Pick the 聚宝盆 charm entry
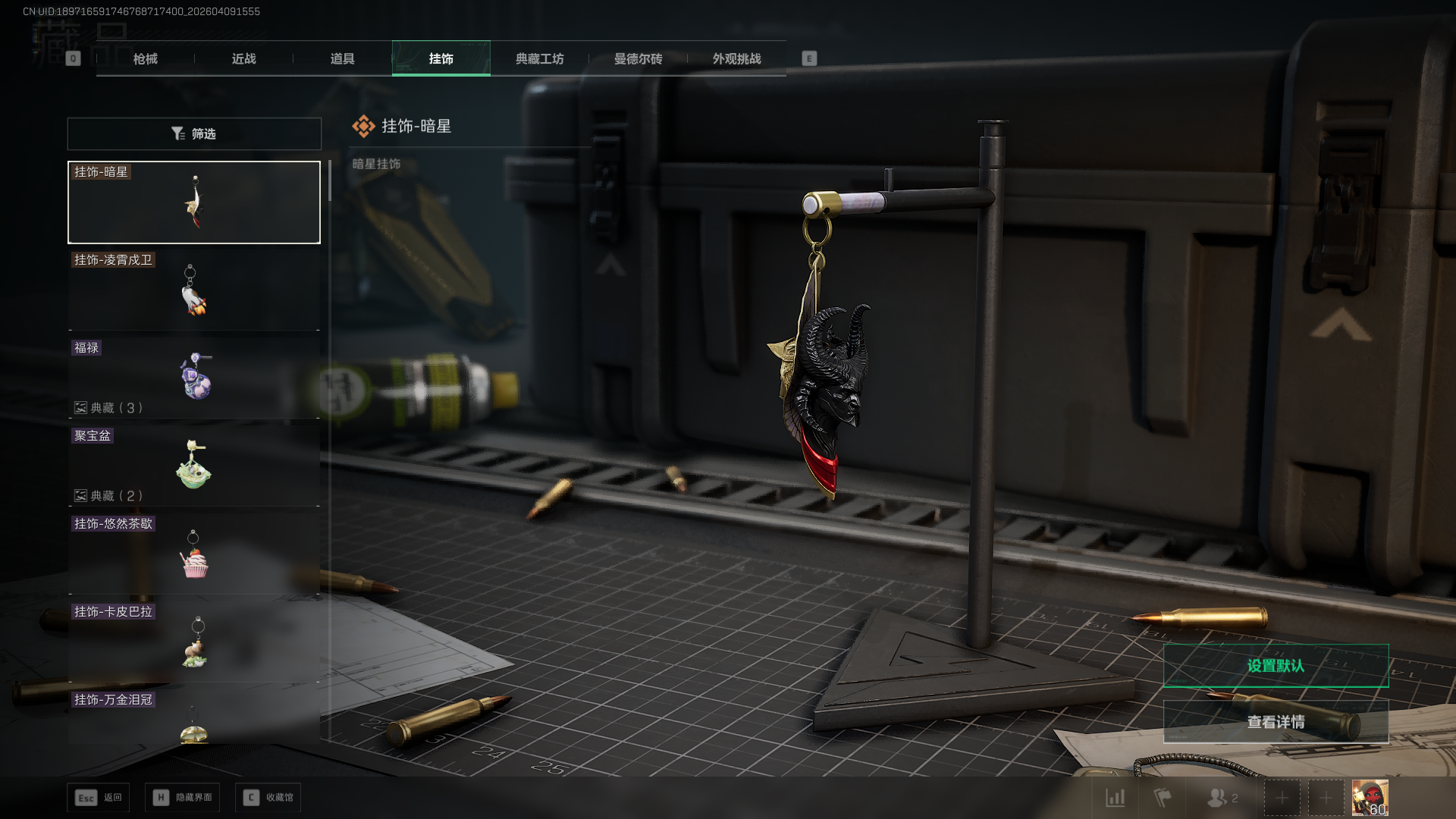The width and height of the screenshot is (1456, 819). 194,466
